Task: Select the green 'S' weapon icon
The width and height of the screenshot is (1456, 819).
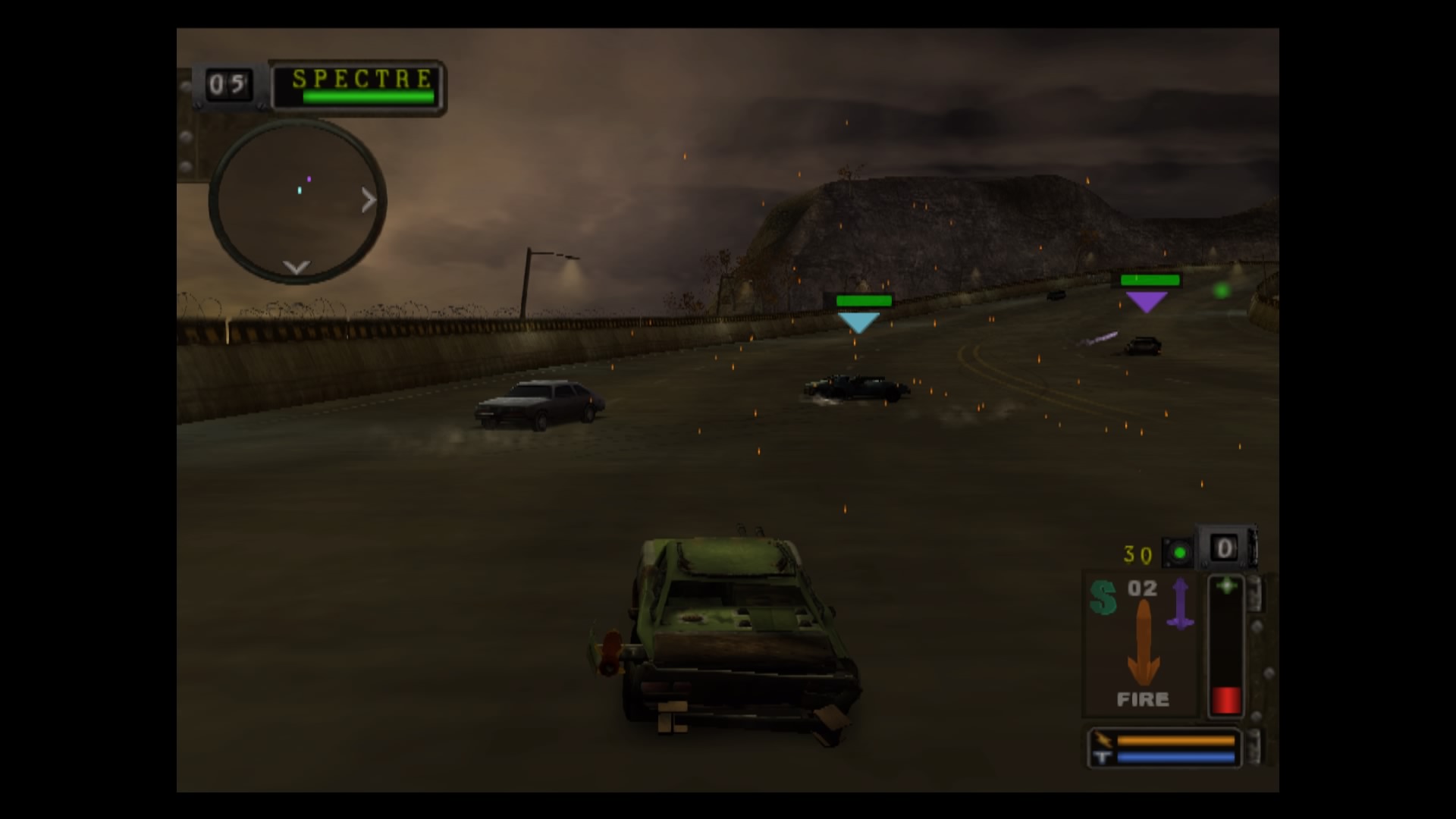Action: [1104, 597]
